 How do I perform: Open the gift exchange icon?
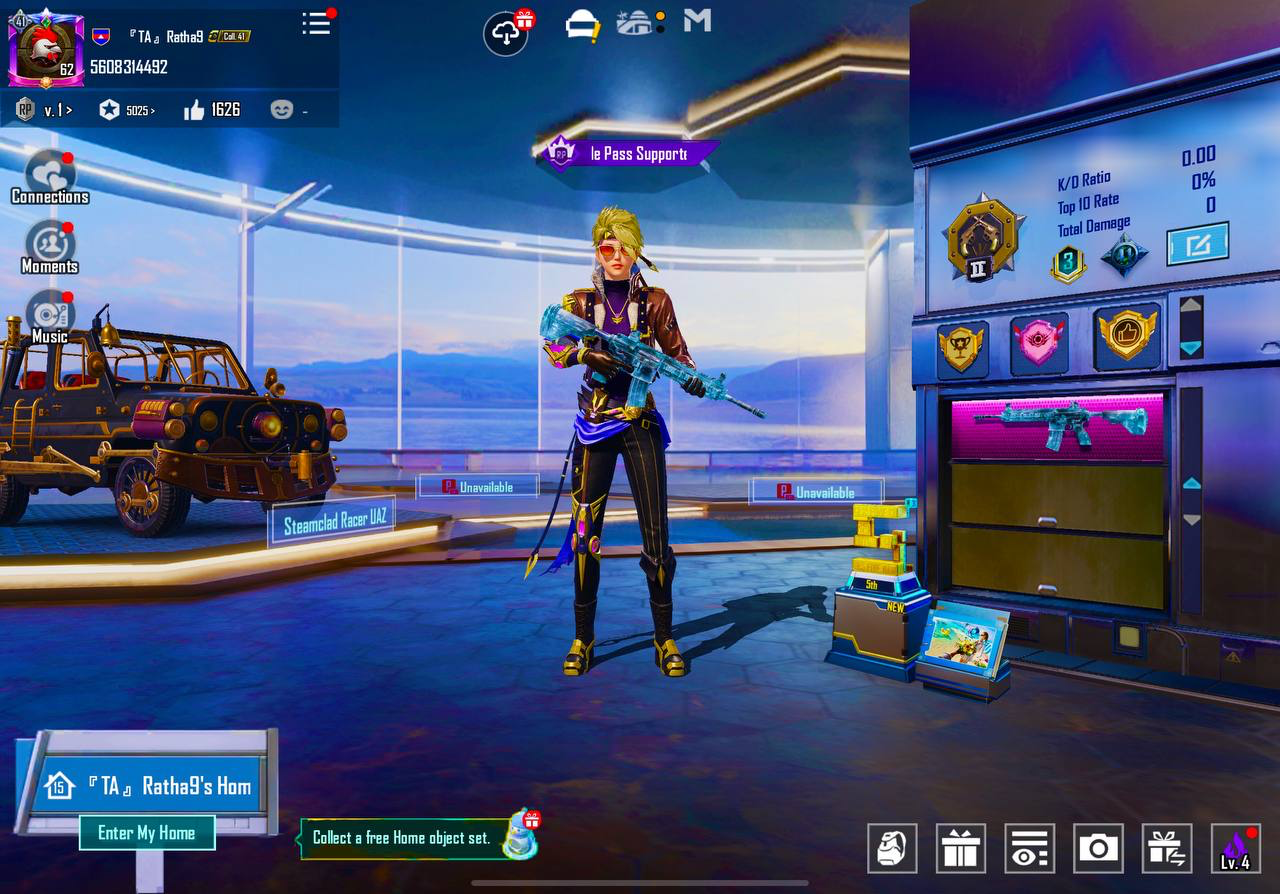click(x=1166, y=848)
